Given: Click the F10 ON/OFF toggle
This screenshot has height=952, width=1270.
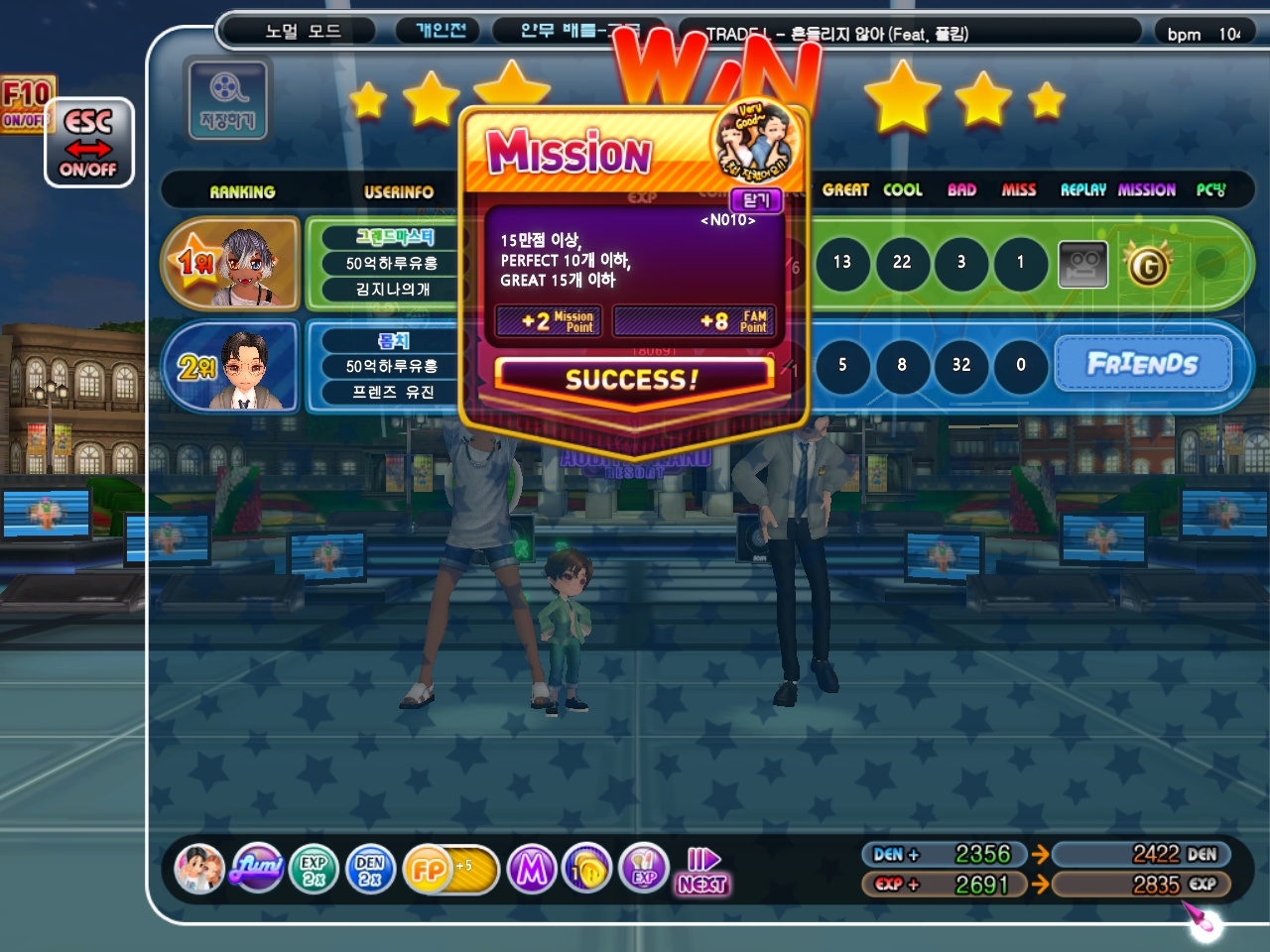Looking at the screenshot, I should coord(25,104).
